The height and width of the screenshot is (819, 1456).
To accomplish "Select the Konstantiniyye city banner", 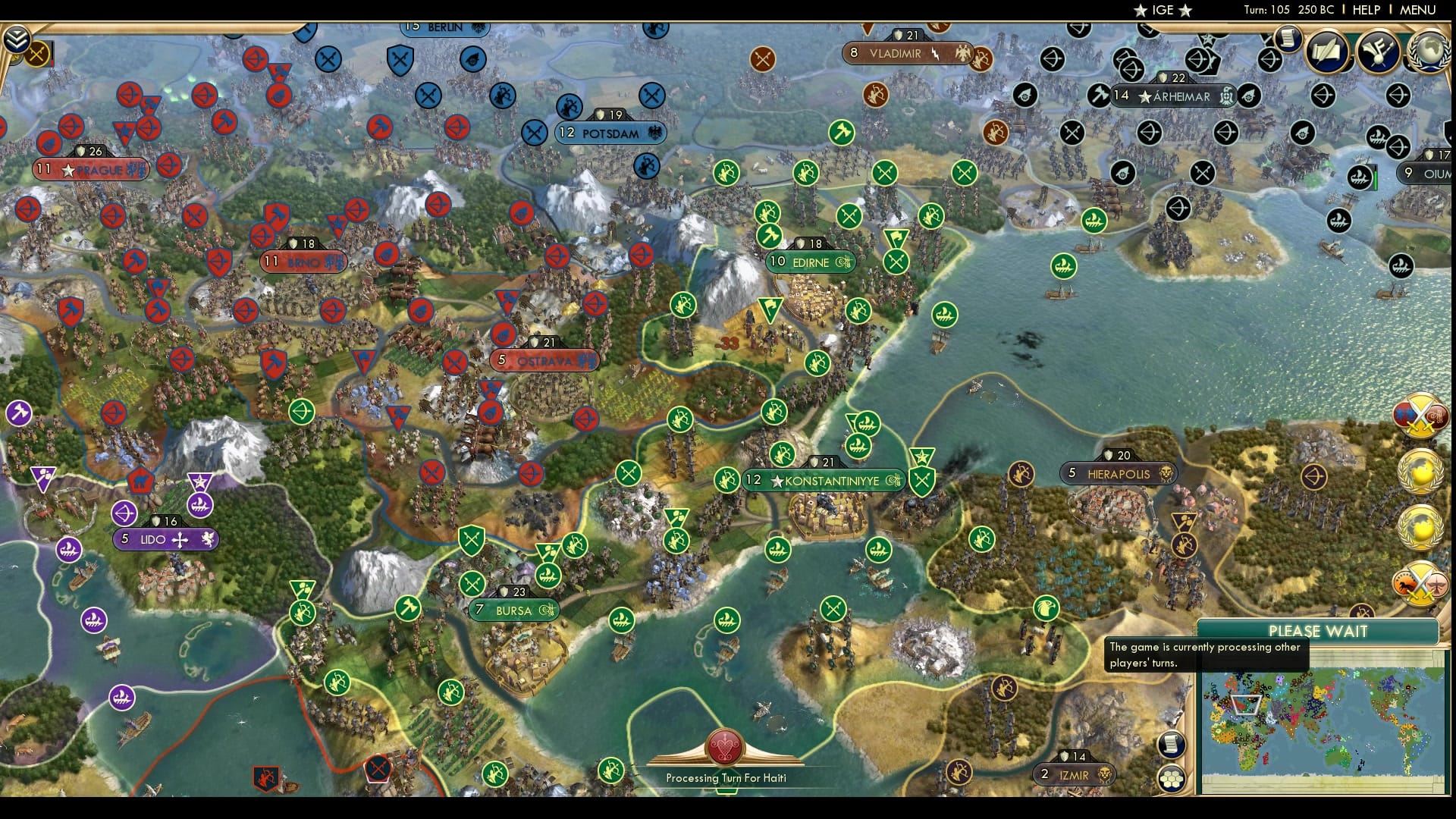I will 823,479.
